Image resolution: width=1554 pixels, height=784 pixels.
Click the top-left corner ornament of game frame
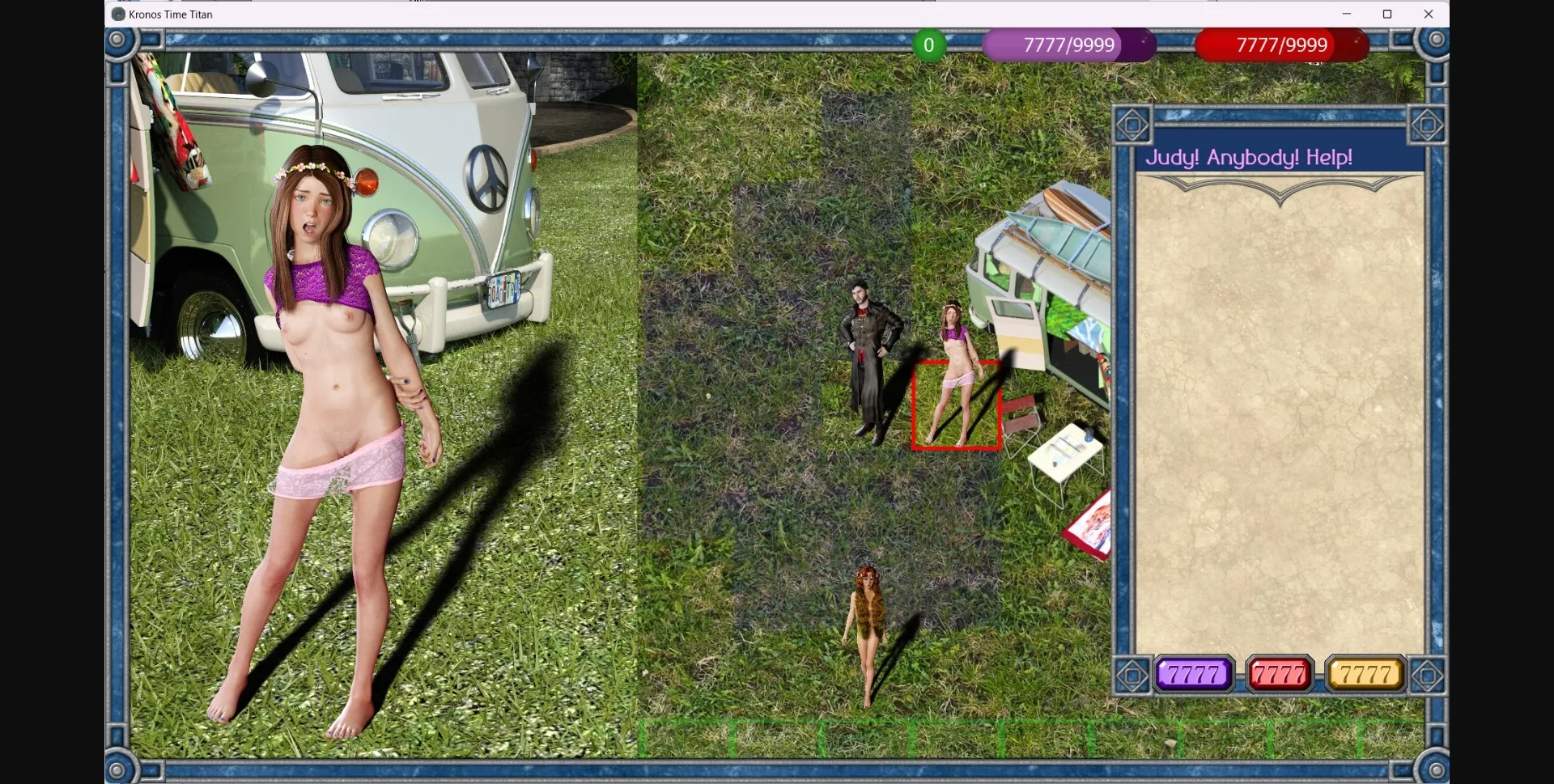[x=120, y=39]
